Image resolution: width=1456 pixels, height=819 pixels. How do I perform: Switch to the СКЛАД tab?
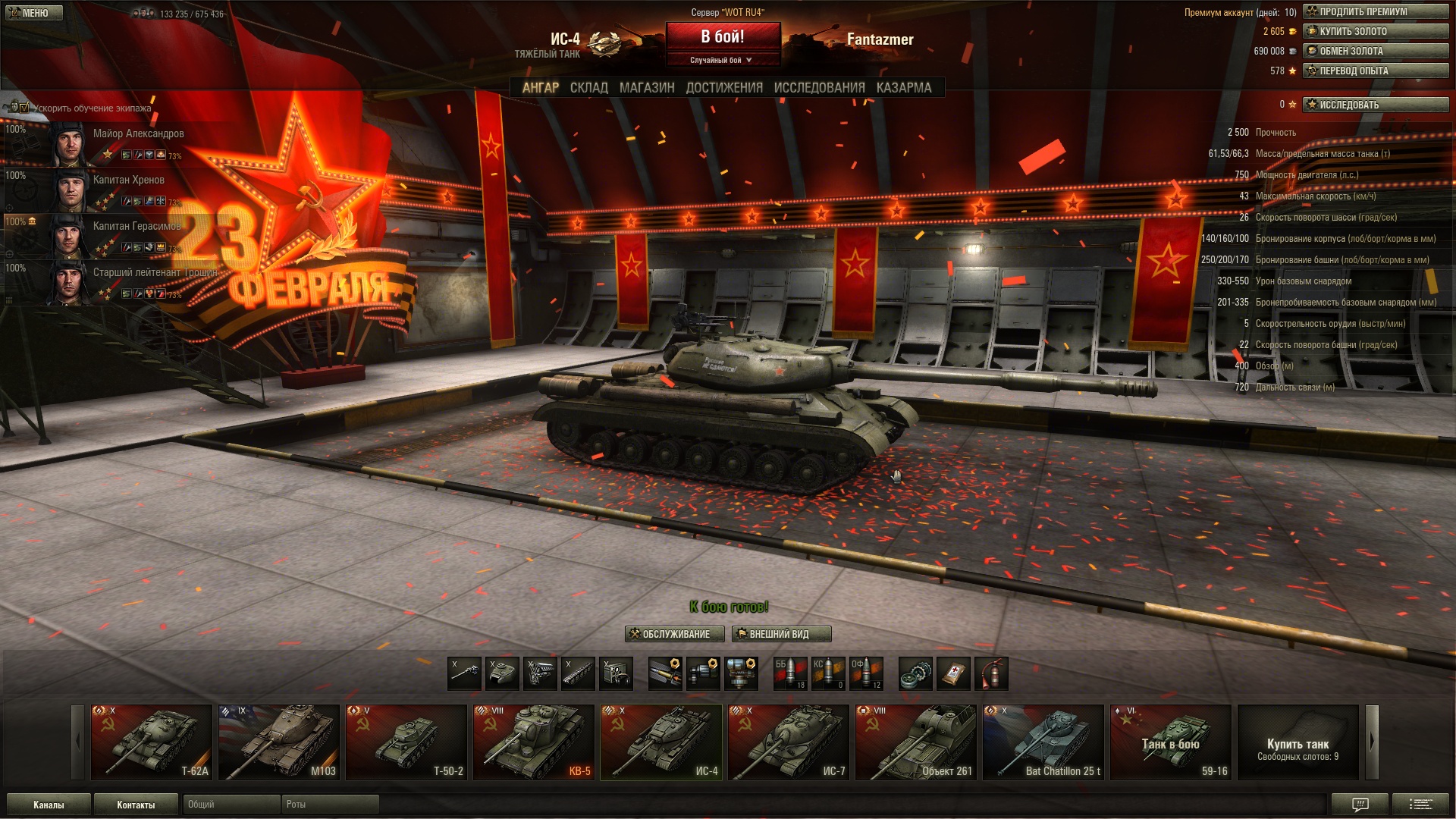[x=588, y=88]
